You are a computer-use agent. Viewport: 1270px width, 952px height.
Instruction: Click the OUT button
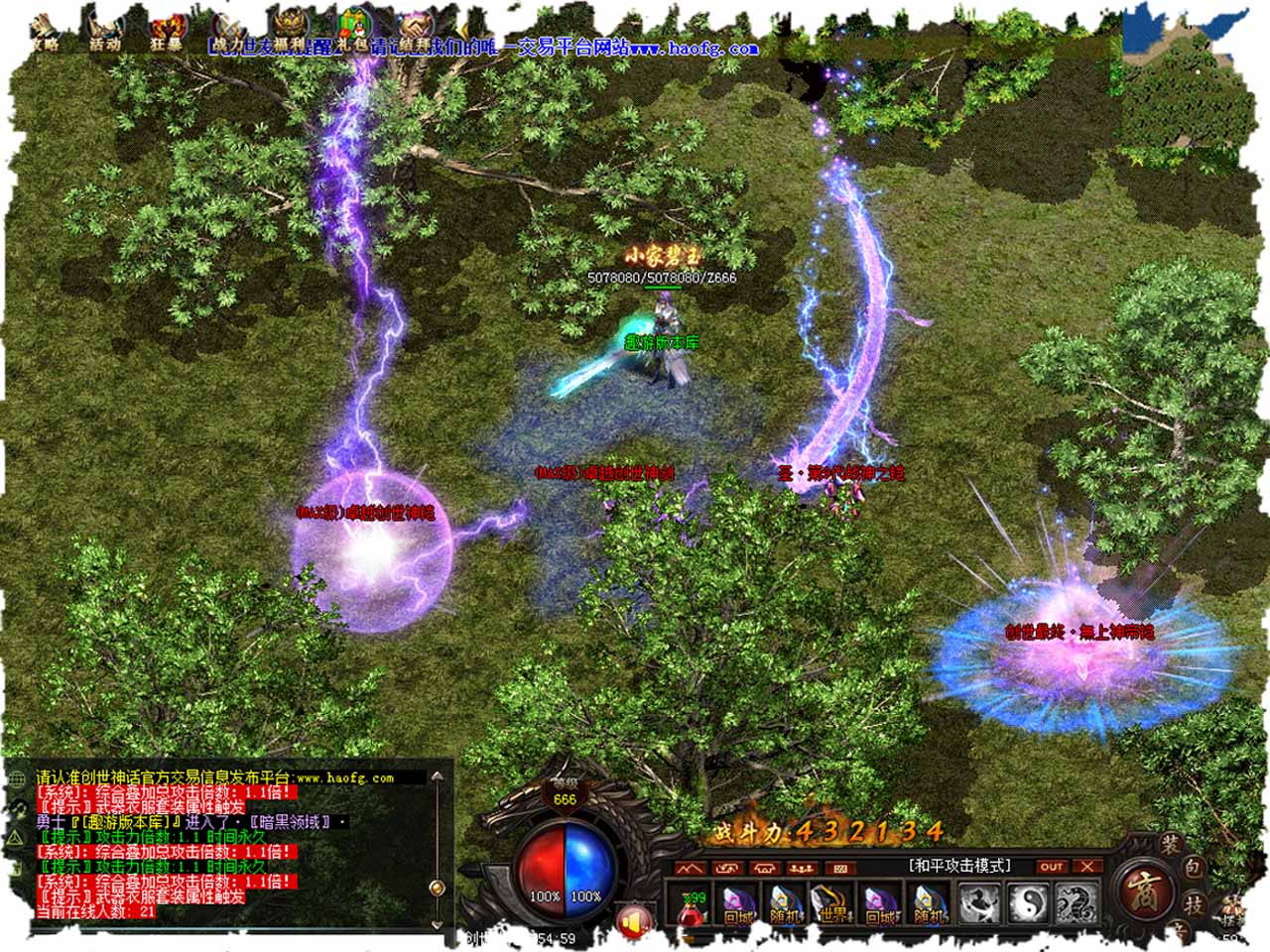coord(1052,867)
